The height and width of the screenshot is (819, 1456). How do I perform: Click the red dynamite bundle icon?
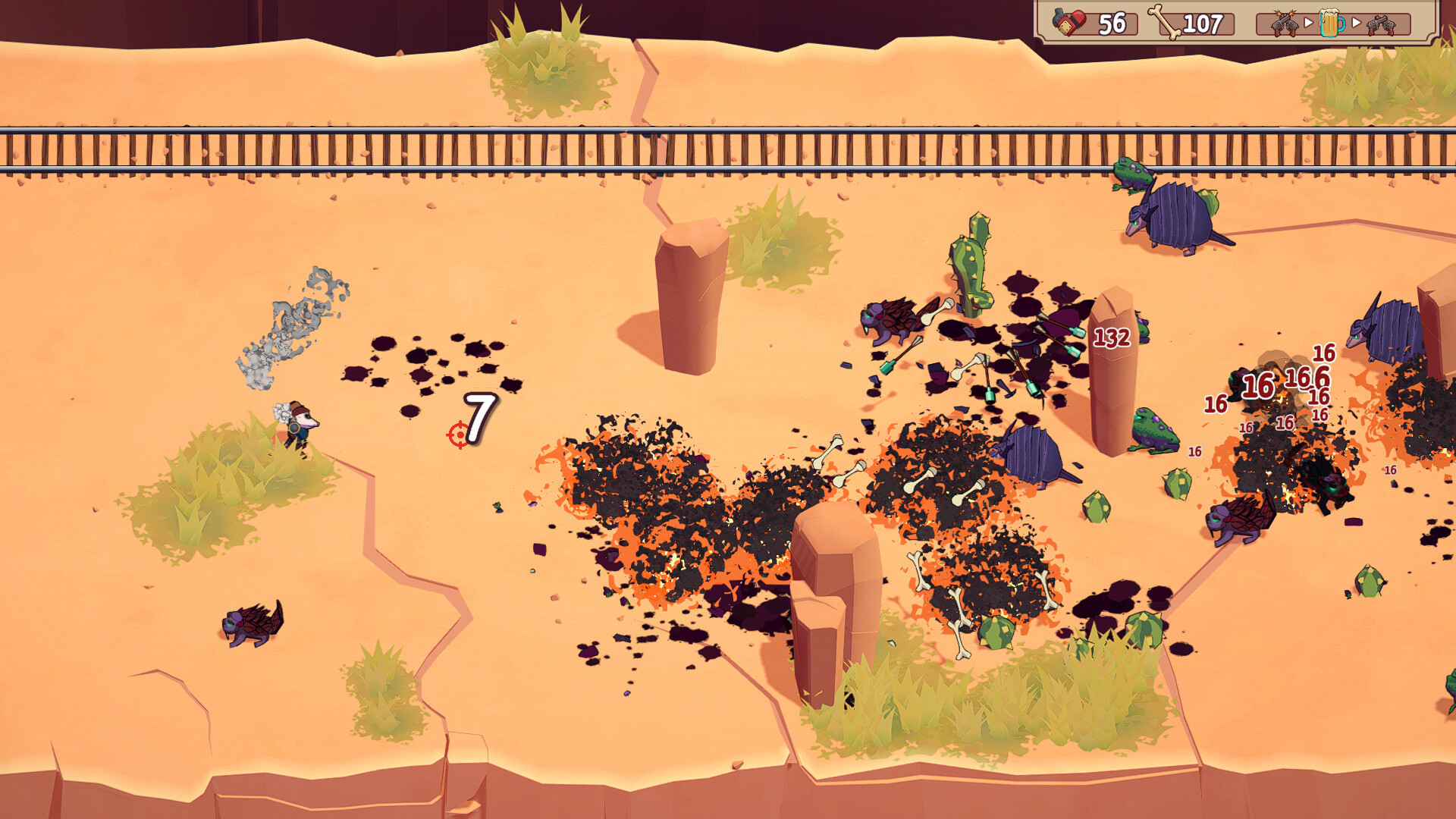(1069, 23)
